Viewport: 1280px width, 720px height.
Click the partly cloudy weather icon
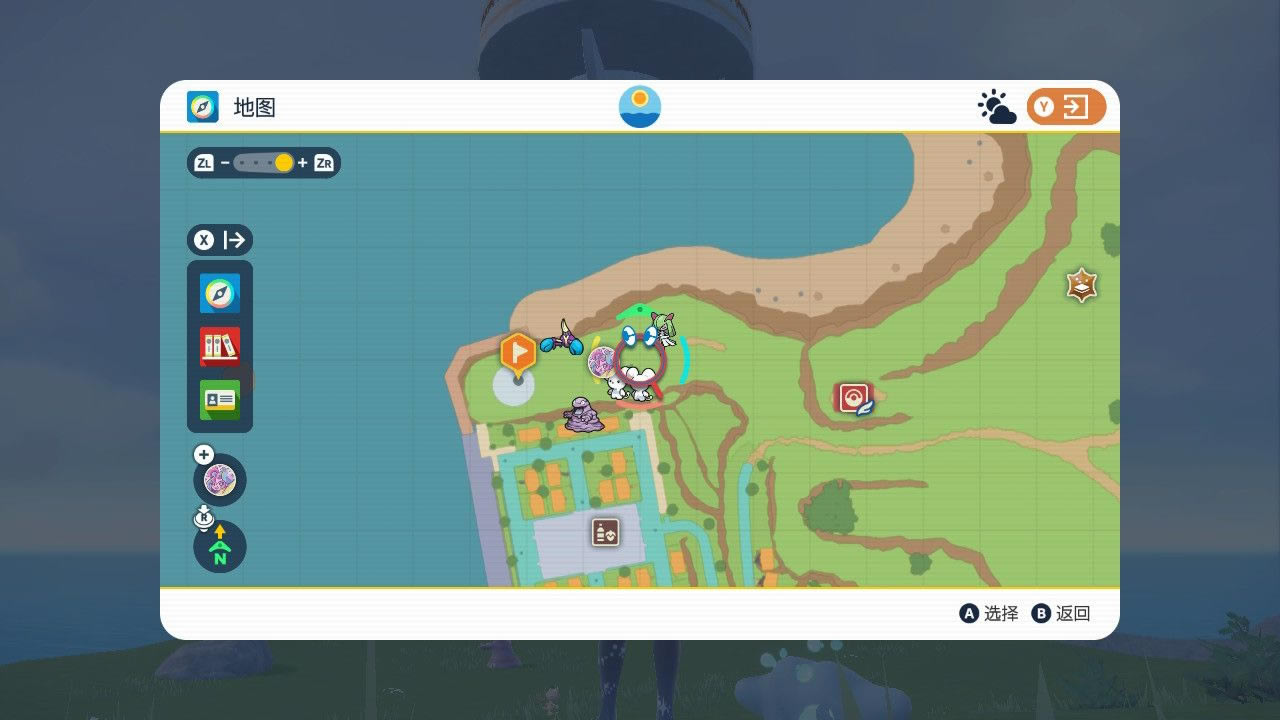tap(996, 107)
